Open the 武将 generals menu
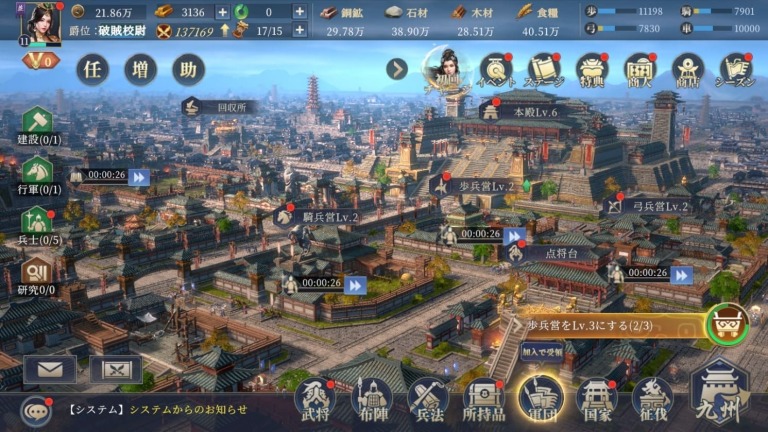The image size is (768, 432). point(314,399)
